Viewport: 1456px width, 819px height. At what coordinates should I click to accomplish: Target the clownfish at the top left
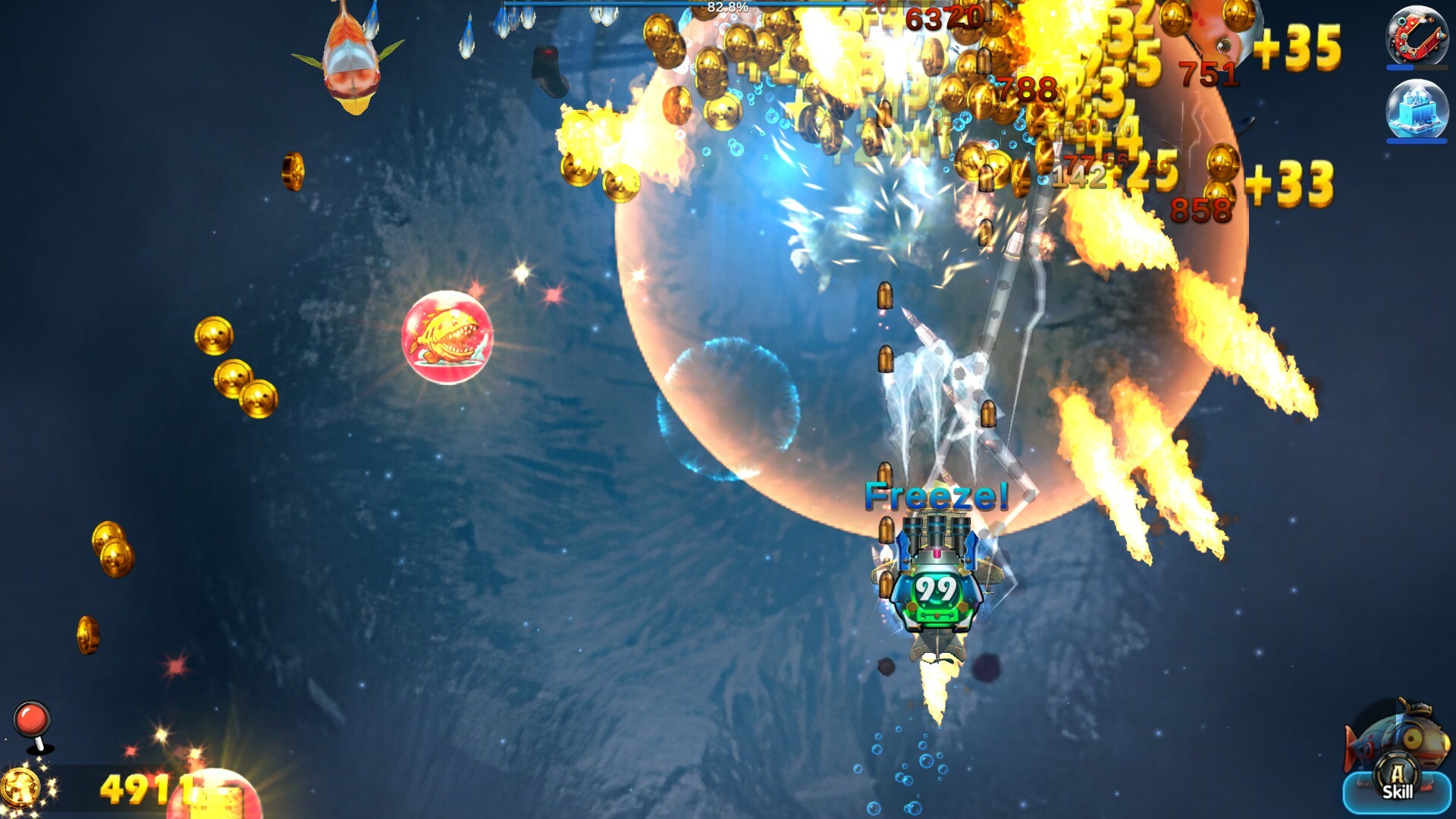click(350, 57)
